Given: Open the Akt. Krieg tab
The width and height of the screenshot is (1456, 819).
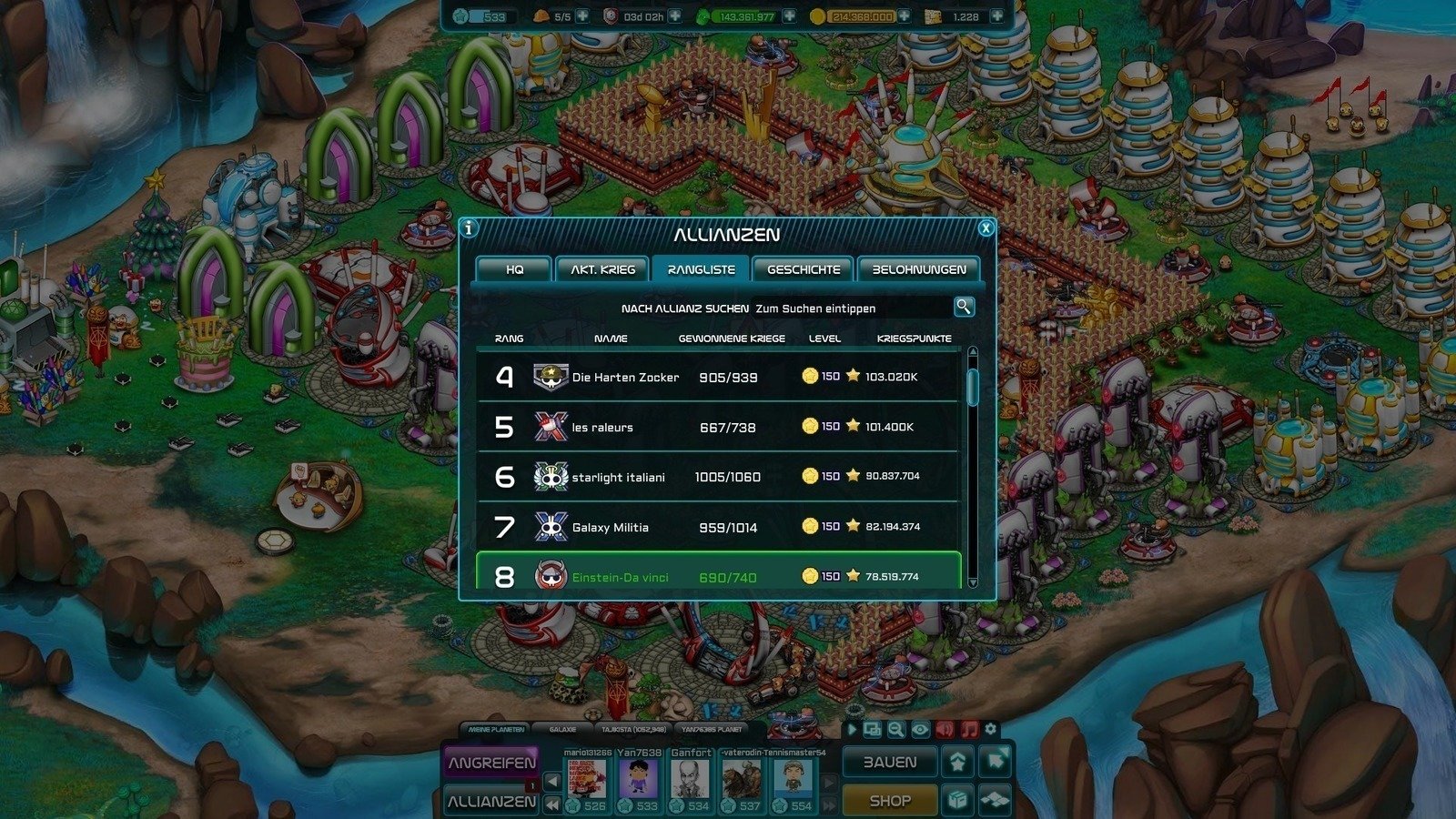Looking at the screenshot, I should click(x=602, y=269).
